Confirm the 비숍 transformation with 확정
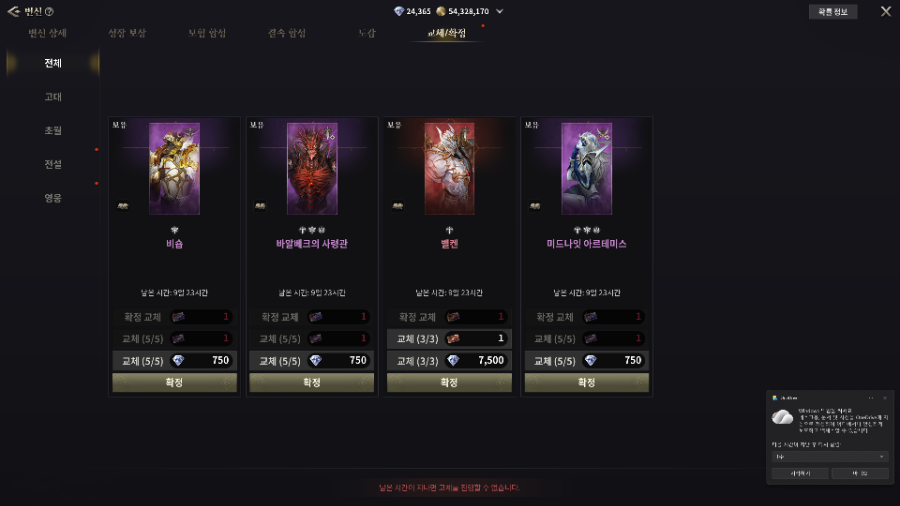Screen dimensions: 900x506 tap(174, 382)
